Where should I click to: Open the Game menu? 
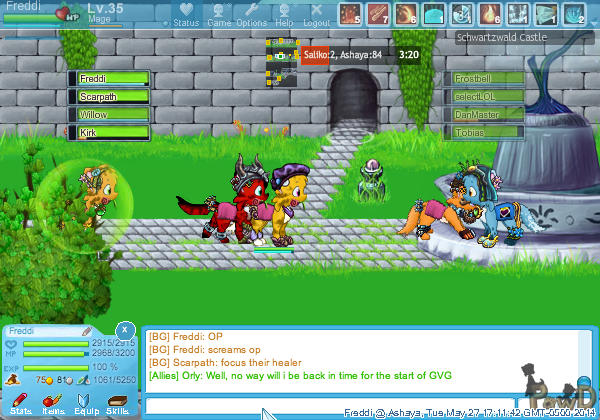click(x=218, y=14)
